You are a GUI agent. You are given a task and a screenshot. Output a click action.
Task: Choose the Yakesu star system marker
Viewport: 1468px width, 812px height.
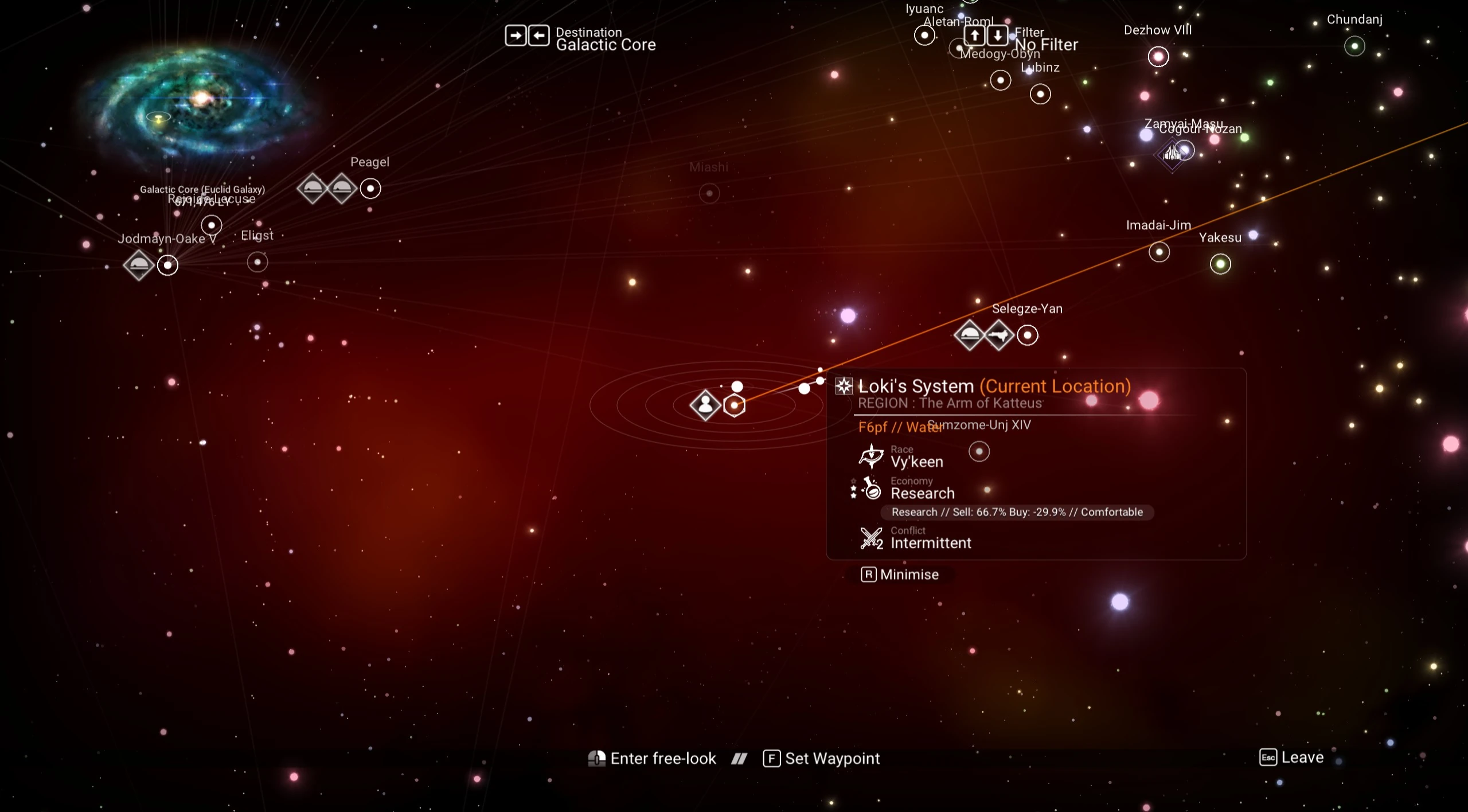click(1220, 264)
